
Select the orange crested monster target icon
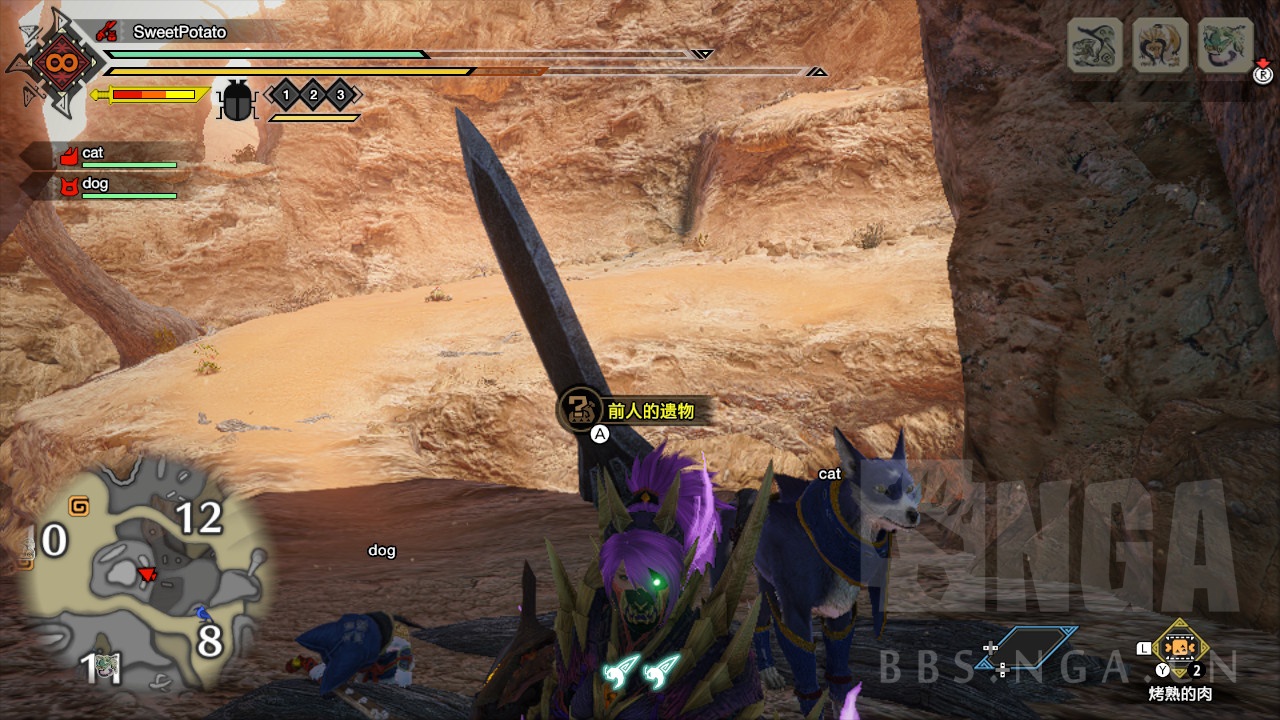(1160, 45)
